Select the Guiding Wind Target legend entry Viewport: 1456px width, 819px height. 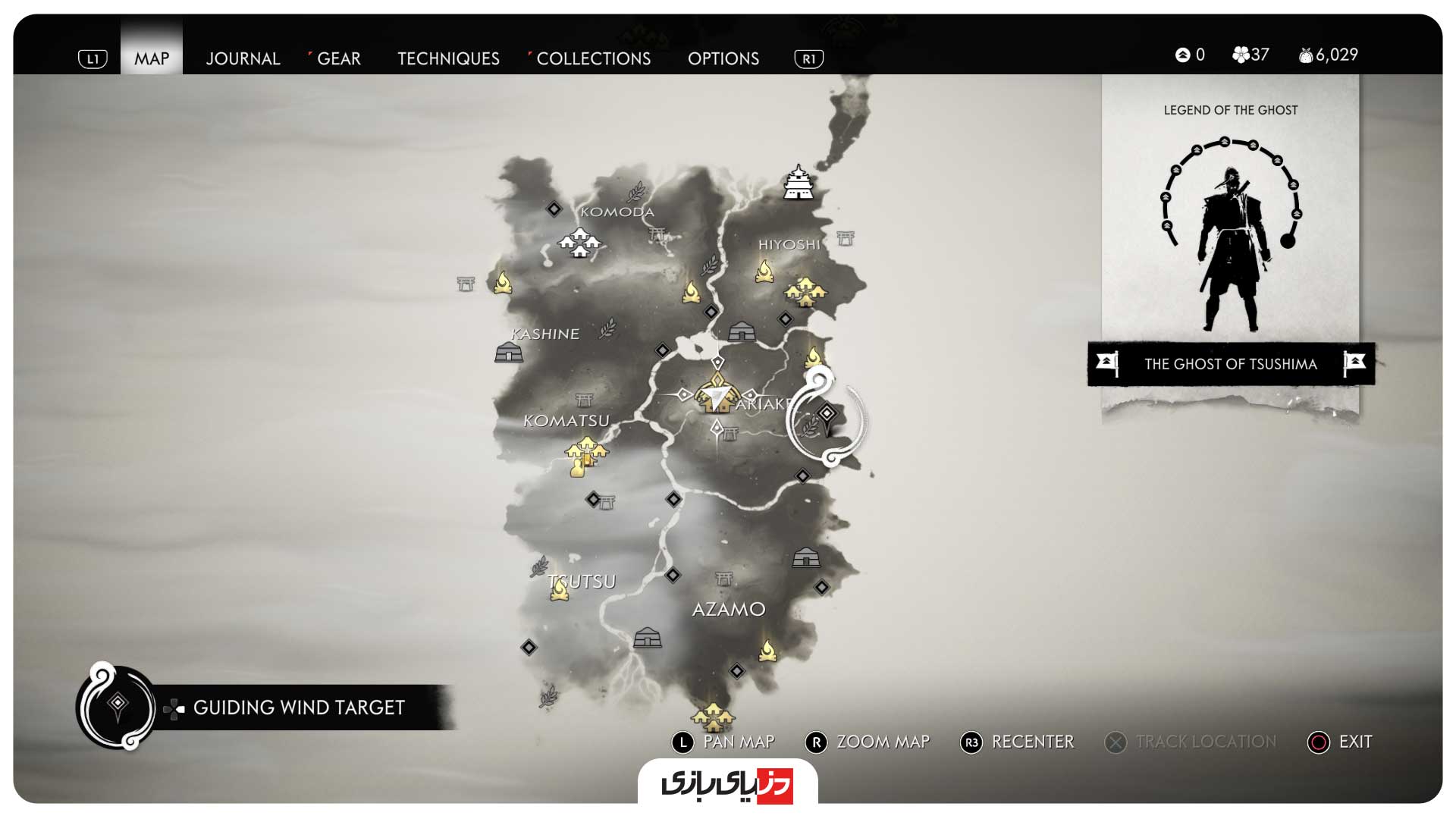[x=298, y=708]
